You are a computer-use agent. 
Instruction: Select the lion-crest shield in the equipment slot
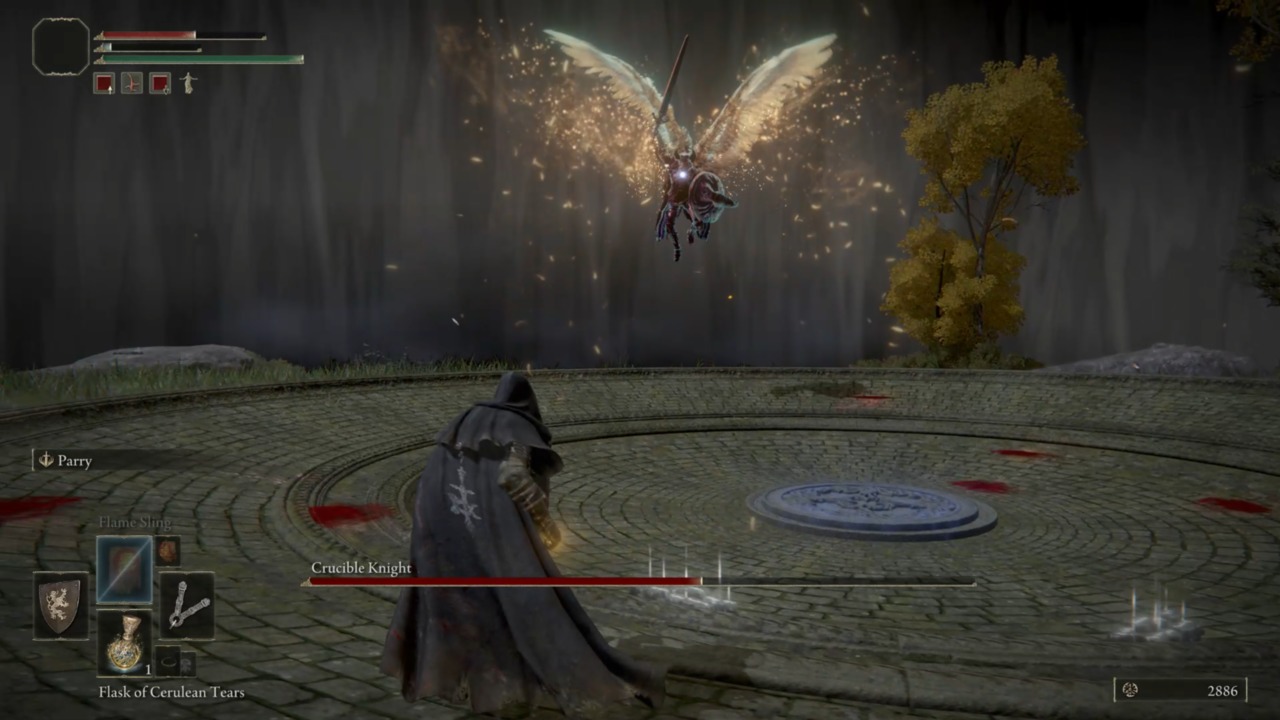[60, 605]
